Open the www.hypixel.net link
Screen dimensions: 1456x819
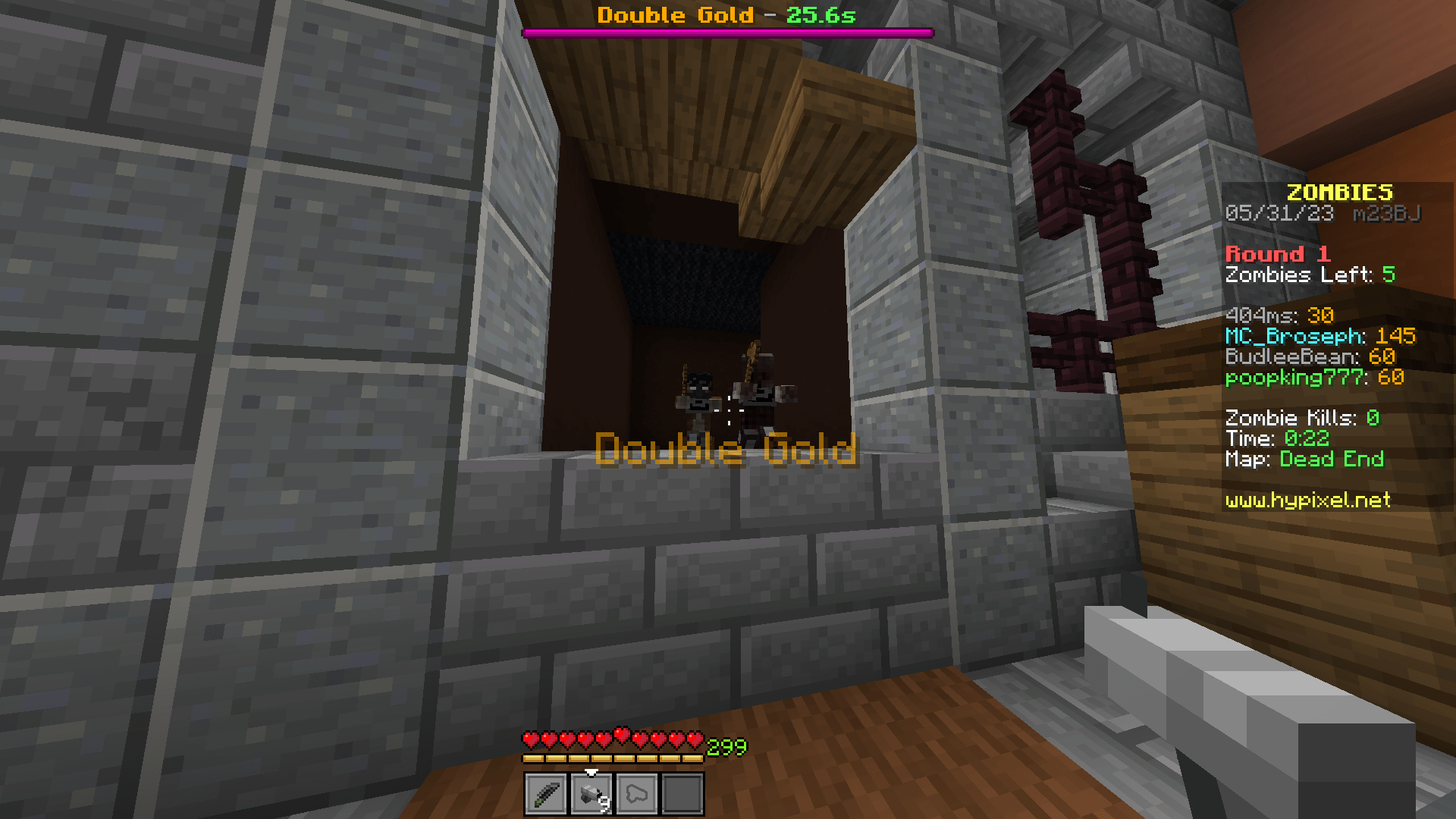(x=1307, y=500)
